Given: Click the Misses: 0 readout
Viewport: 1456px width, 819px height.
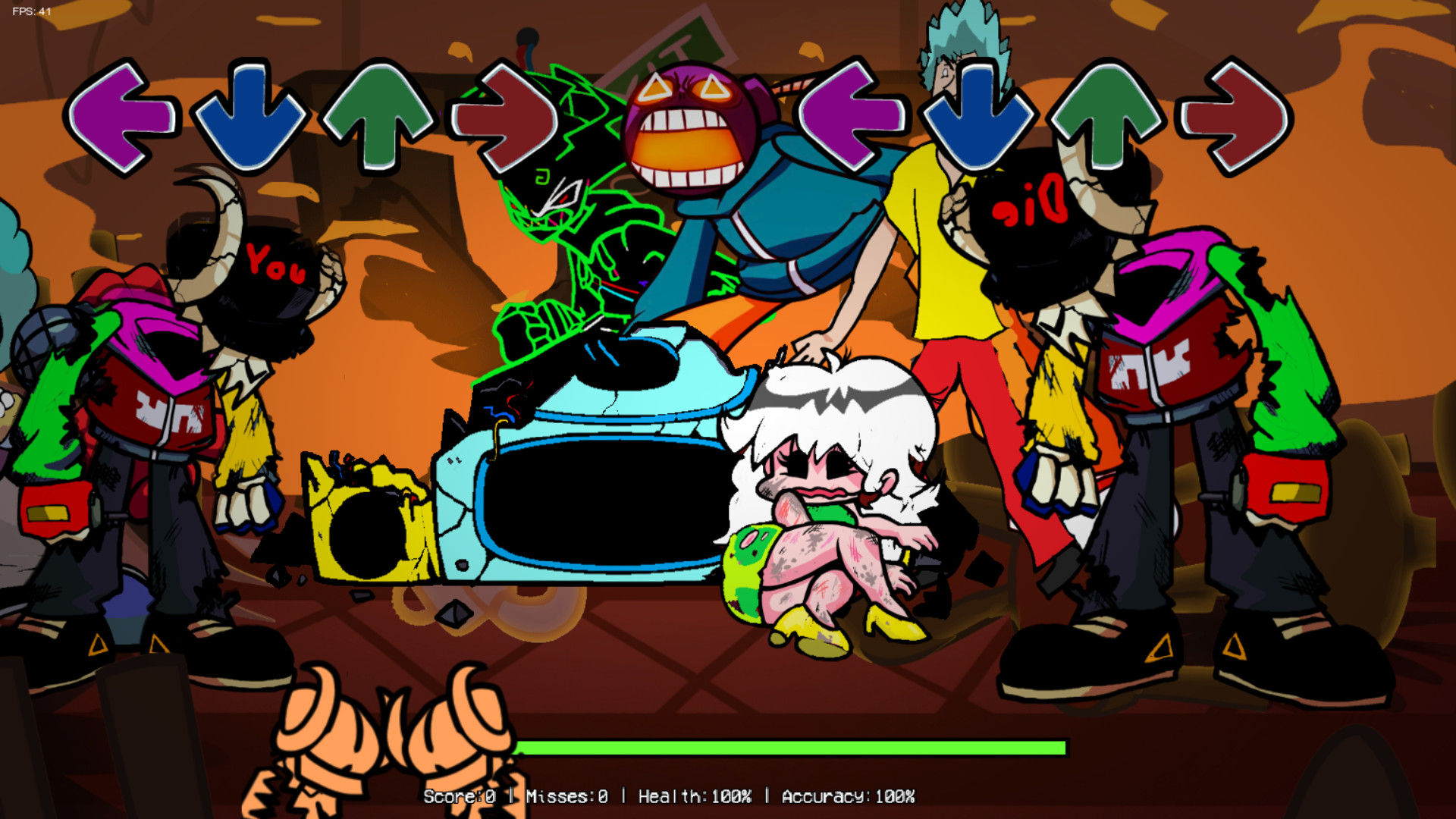Looking at the screenshot, I should 565,796.
